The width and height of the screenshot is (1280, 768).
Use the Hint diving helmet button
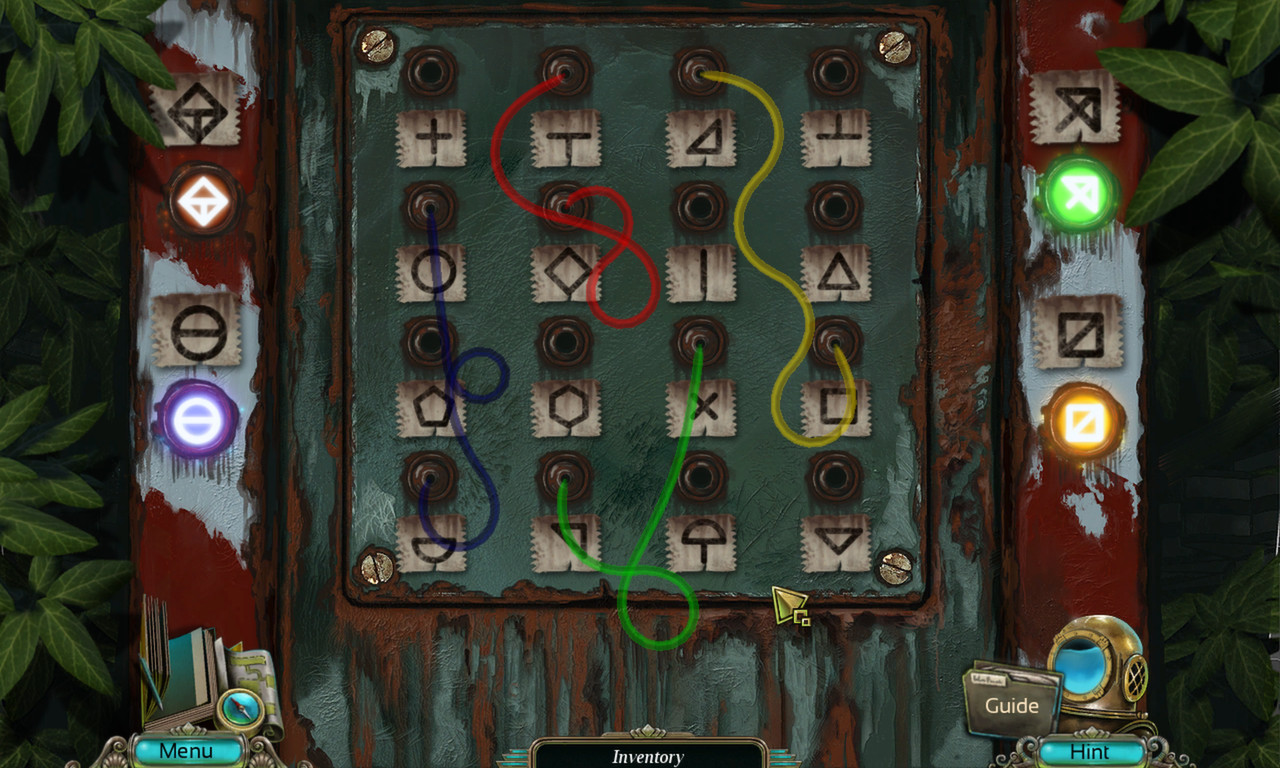(x=1090, y=751)
